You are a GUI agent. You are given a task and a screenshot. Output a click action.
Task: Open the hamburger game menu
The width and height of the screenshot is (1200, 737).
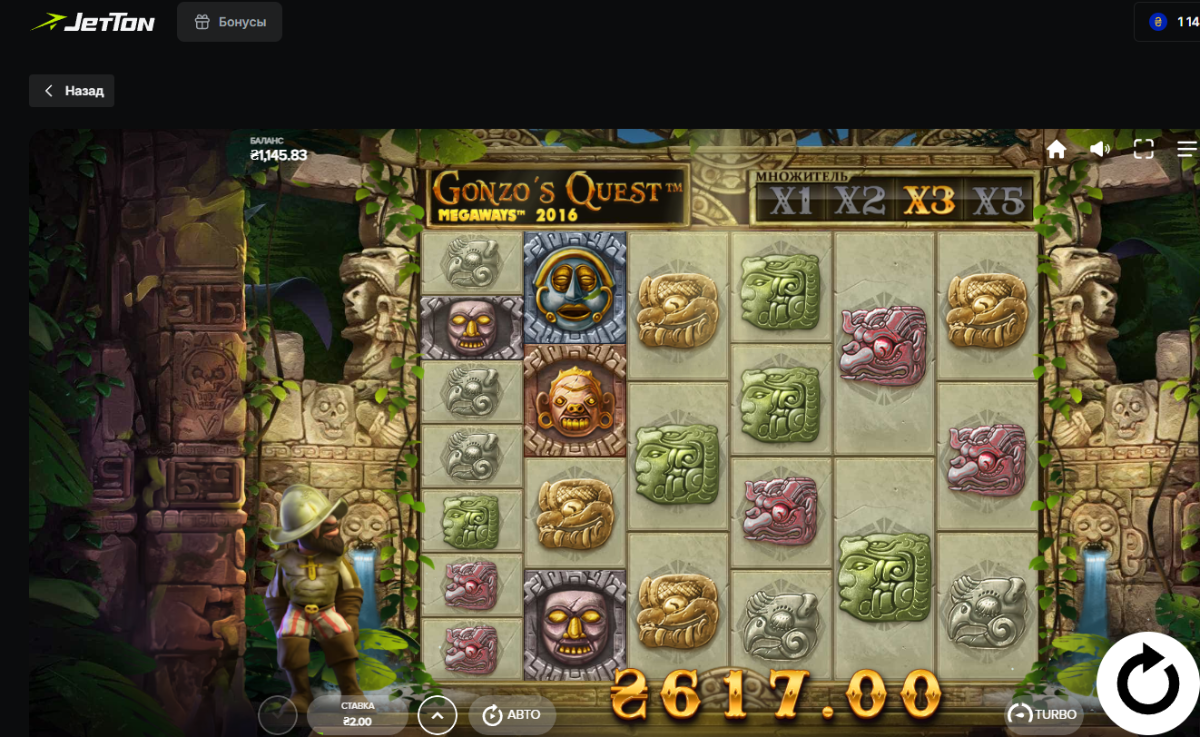click(1187, 150)
